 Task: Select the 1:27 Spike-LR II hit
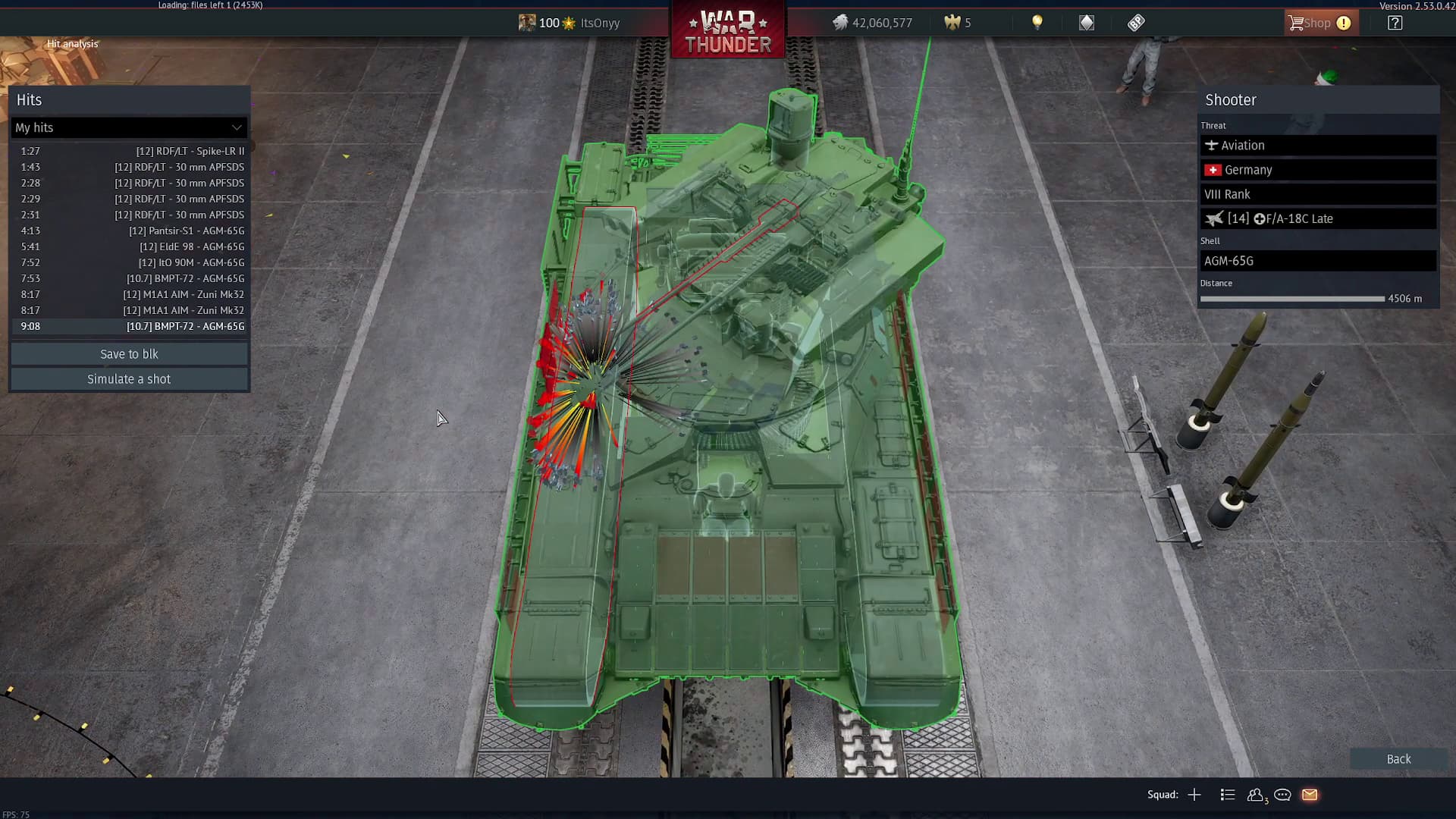(x=129, y=151)
